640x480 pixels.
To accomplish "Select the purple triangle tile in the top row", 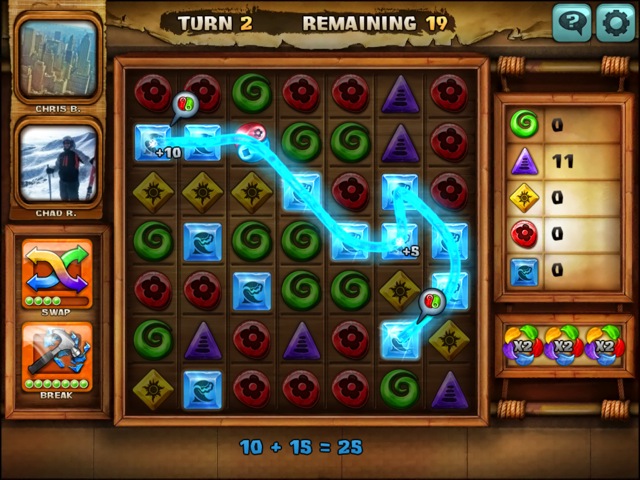I will click(x=400, y=93).
